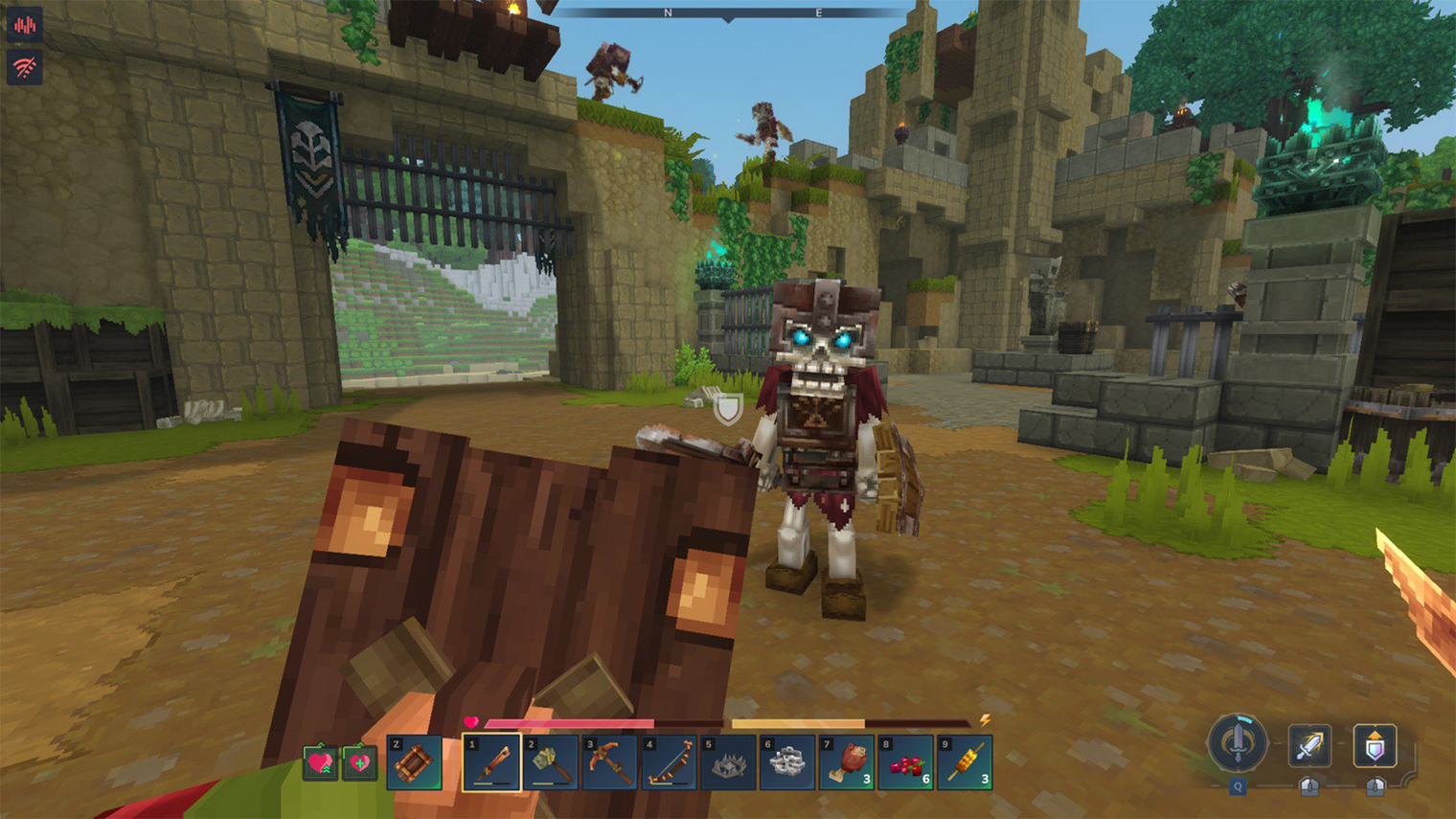The width and height of the screenshot is (1456, 819).
Task: Switch to the bow in slot 4
Action: click(x=670, y=762)
